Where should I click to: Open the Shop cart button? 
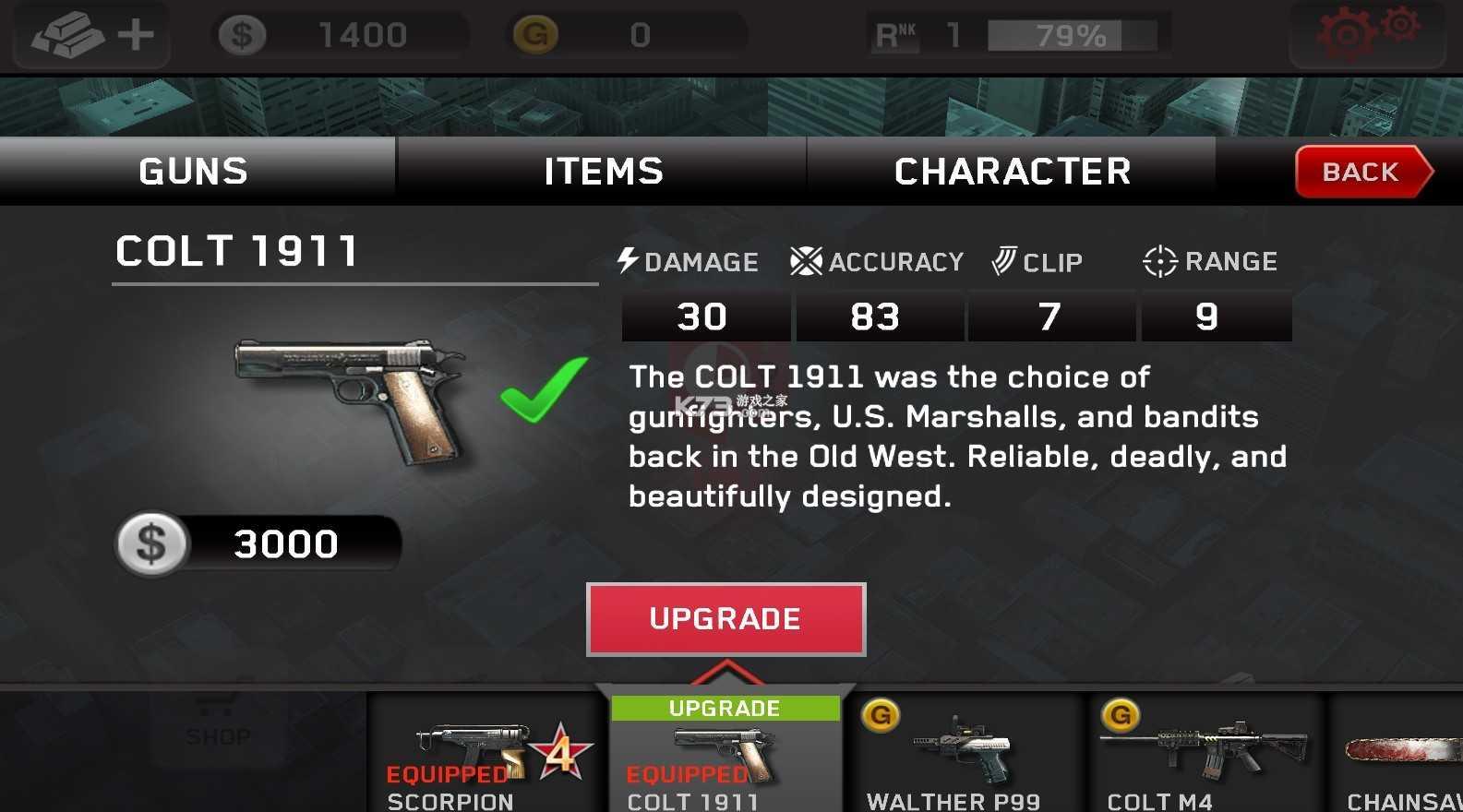point(217,724)
